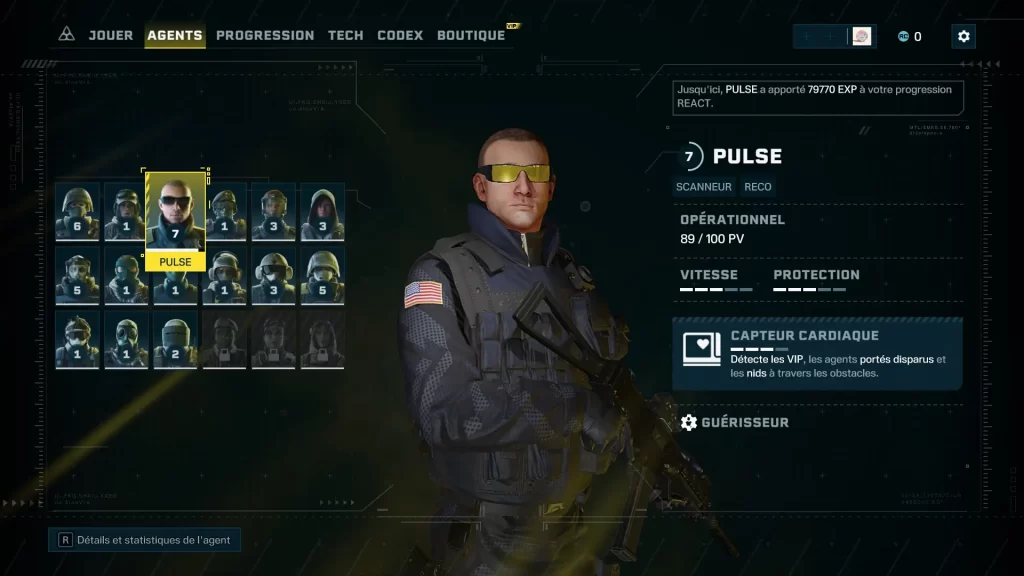This screenshot has height=576, width=1024.
Task: Open the BOUTIQUE shop tab
Action: pos(471,35)
